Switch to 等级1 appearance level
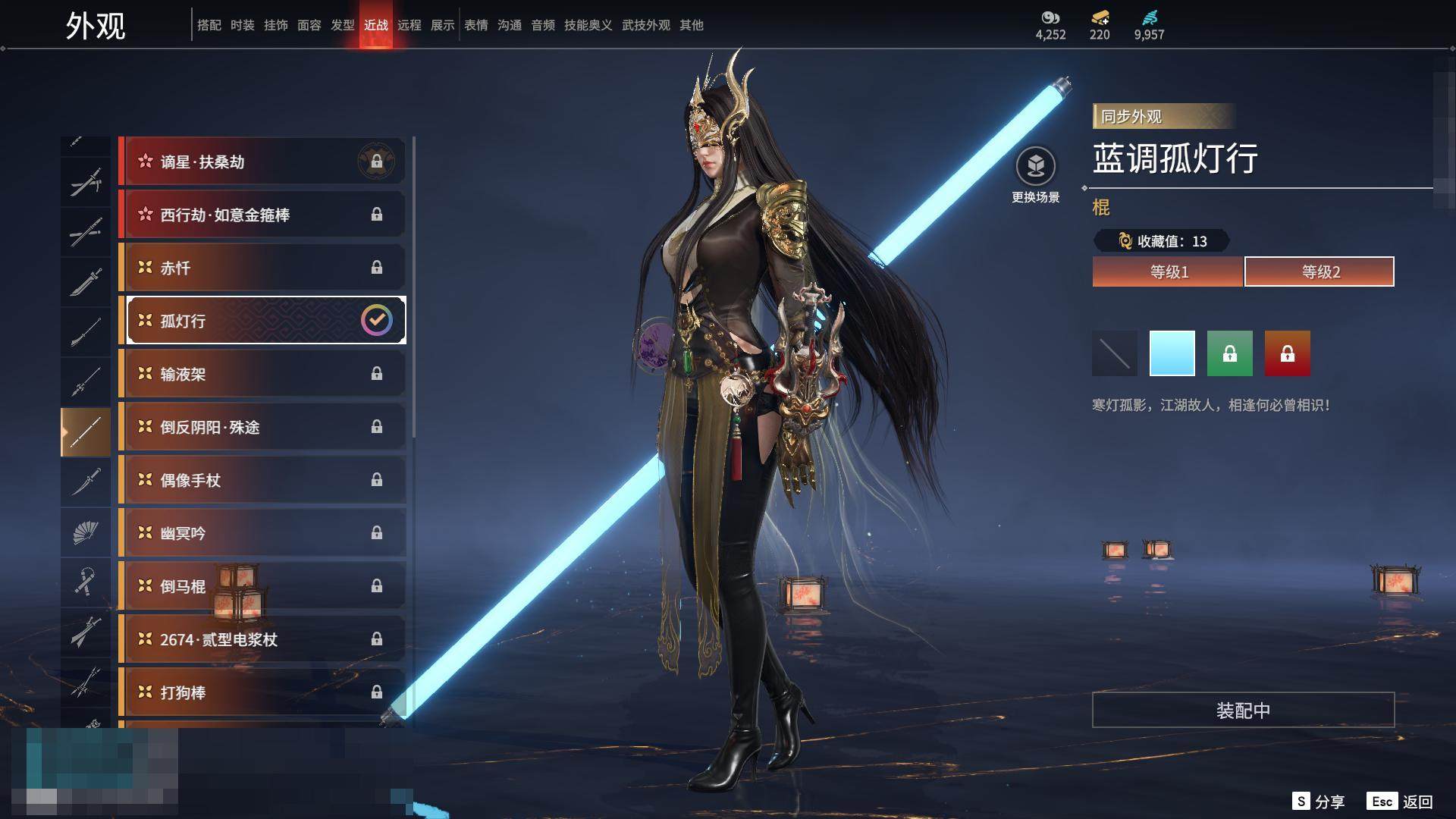The width and height of the screenshot is (1456, 819). [x=1168, y=271]
